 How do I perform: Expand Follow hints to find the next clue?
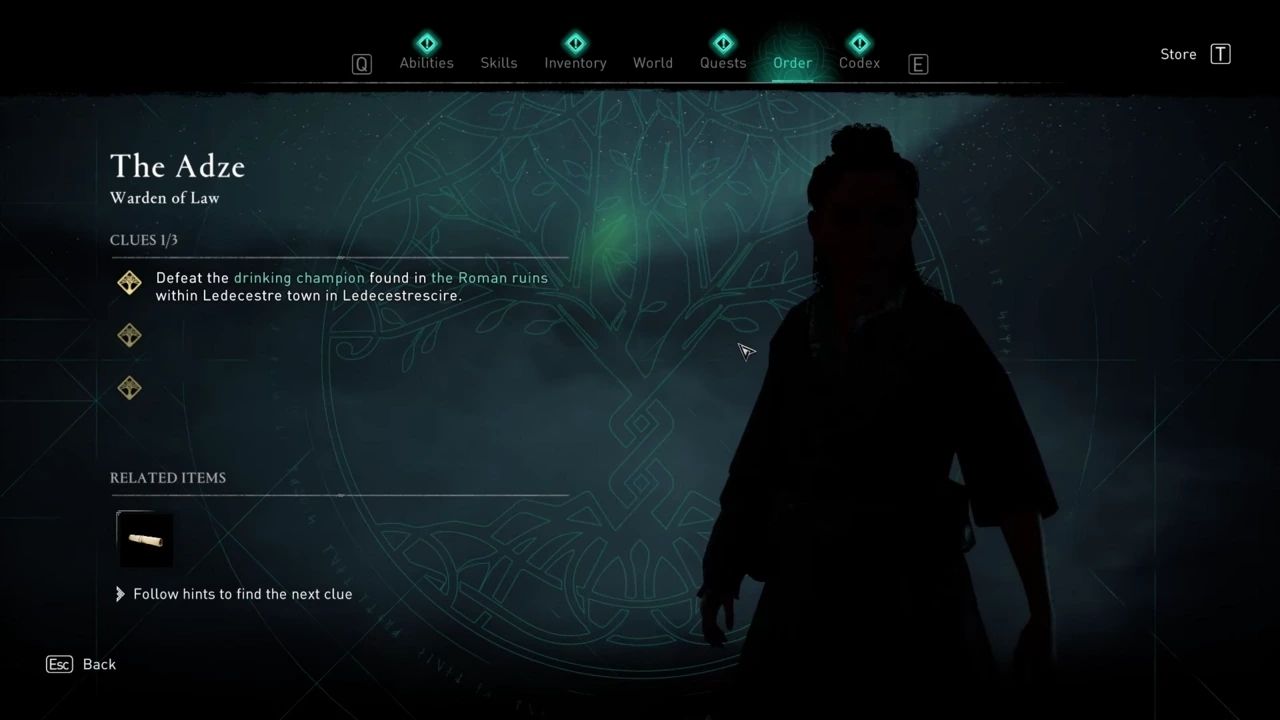242,594
